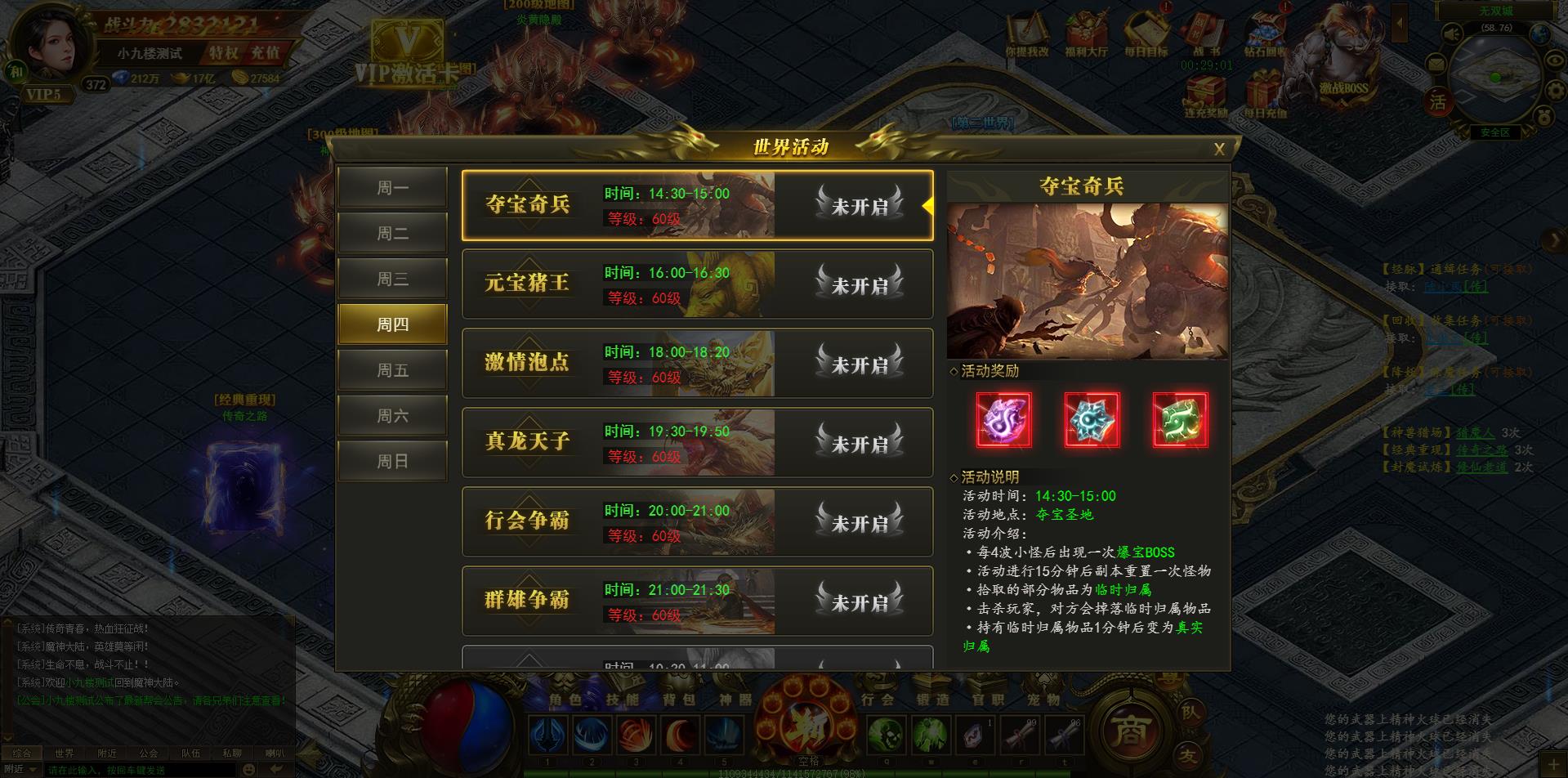
Task: Open the mailbox icon beside the minimap
Action: (x=1437, y=64)
